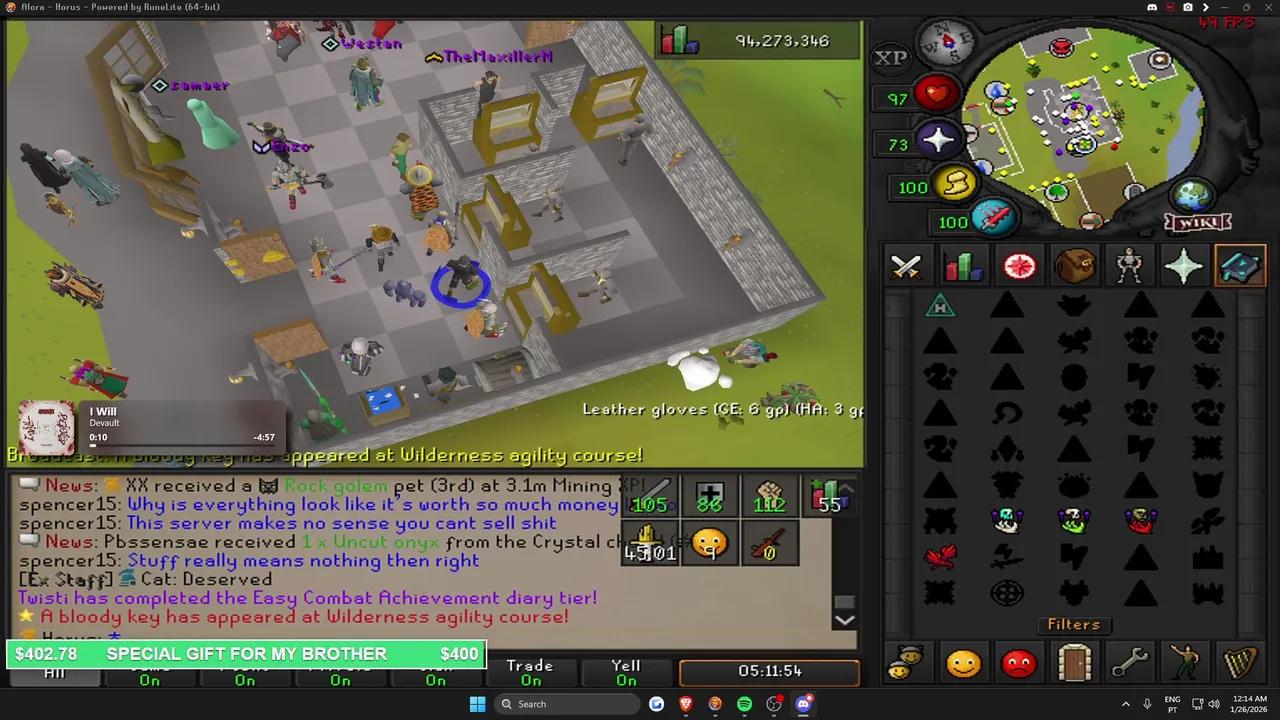Open the Skills tab with the bar chart icon

point(961,265)
